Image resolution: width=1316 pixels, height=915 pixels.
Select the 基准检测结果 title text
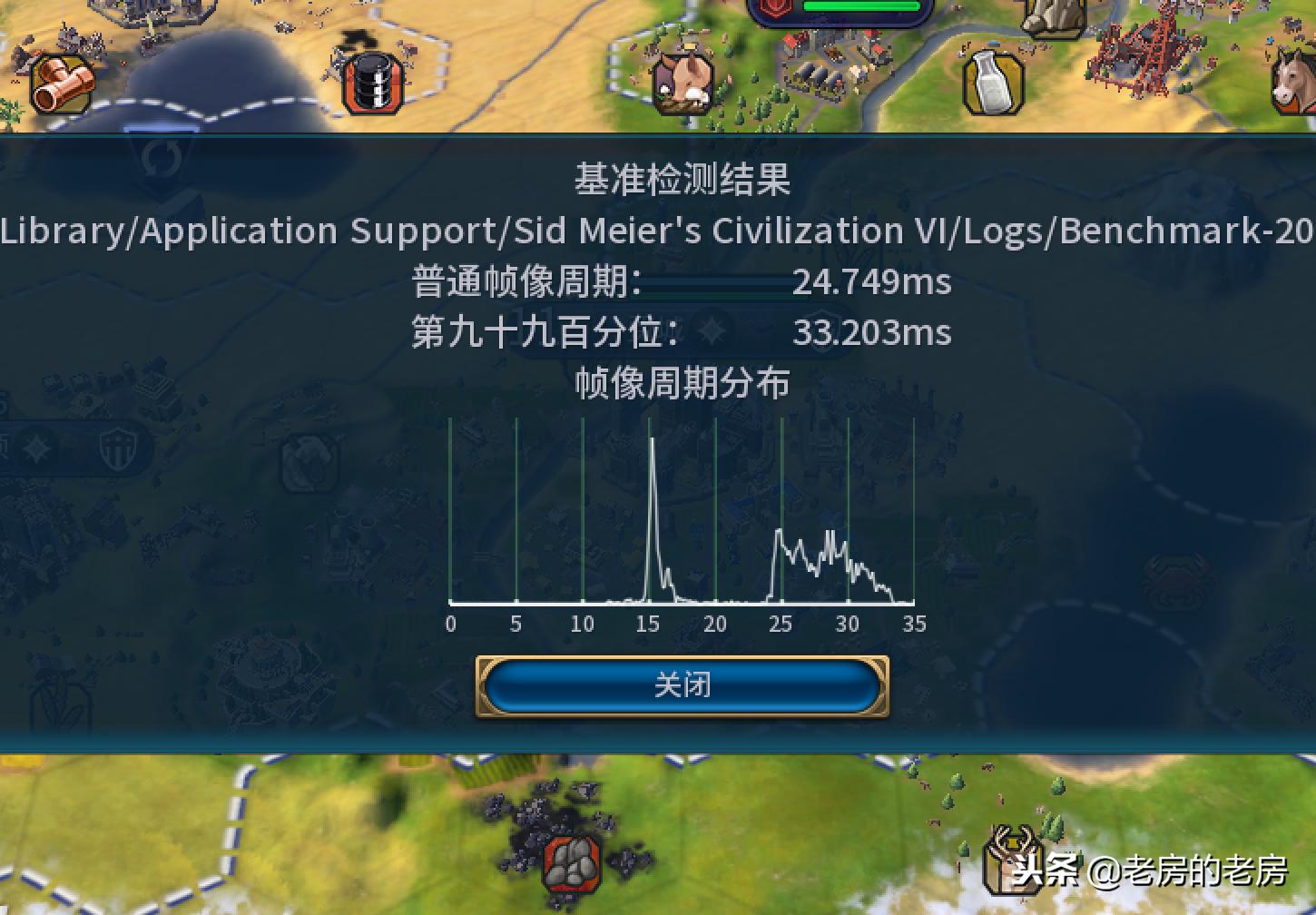pyautogui.click(x=683, y=180)
